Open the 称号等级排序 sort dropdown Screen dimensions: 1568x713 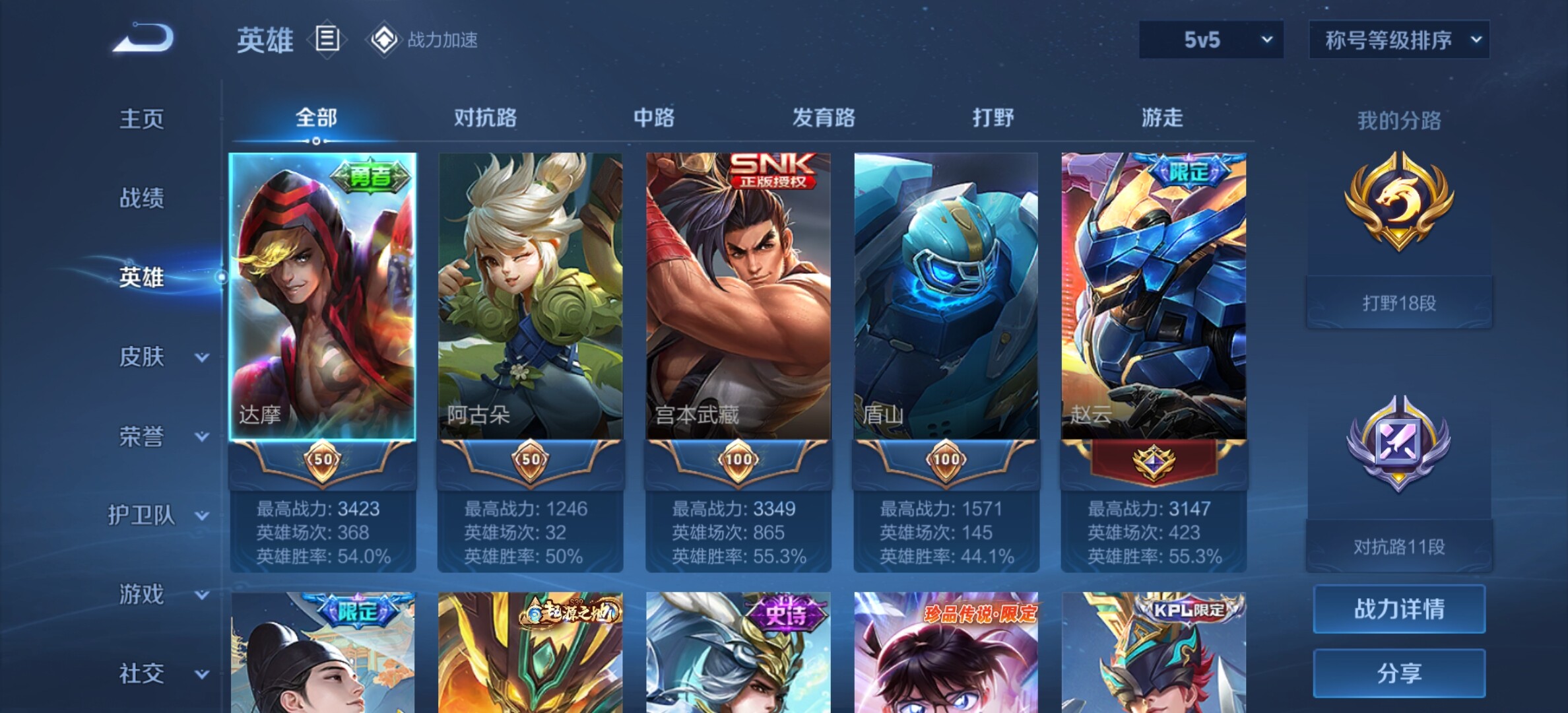pyautogui.click(x=1399, y=40)
